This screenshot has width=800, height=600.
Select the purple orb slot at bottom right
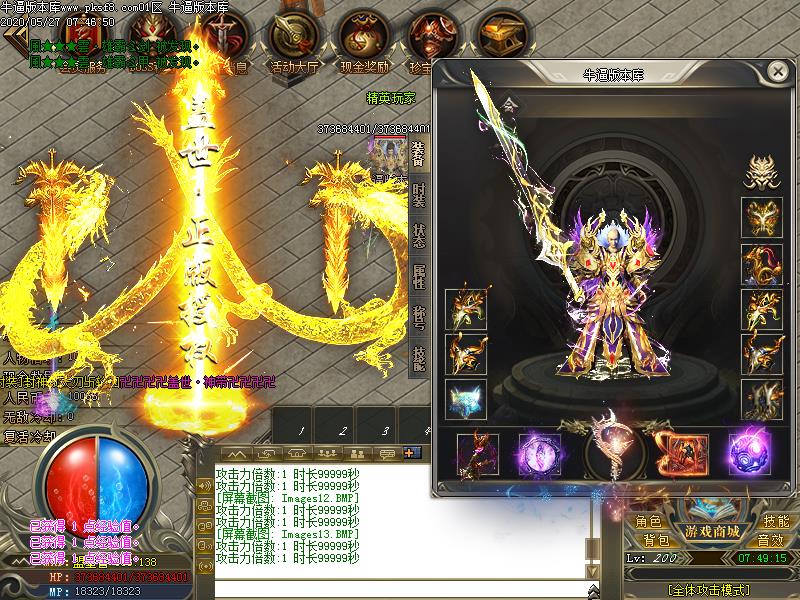pos(747,452)
